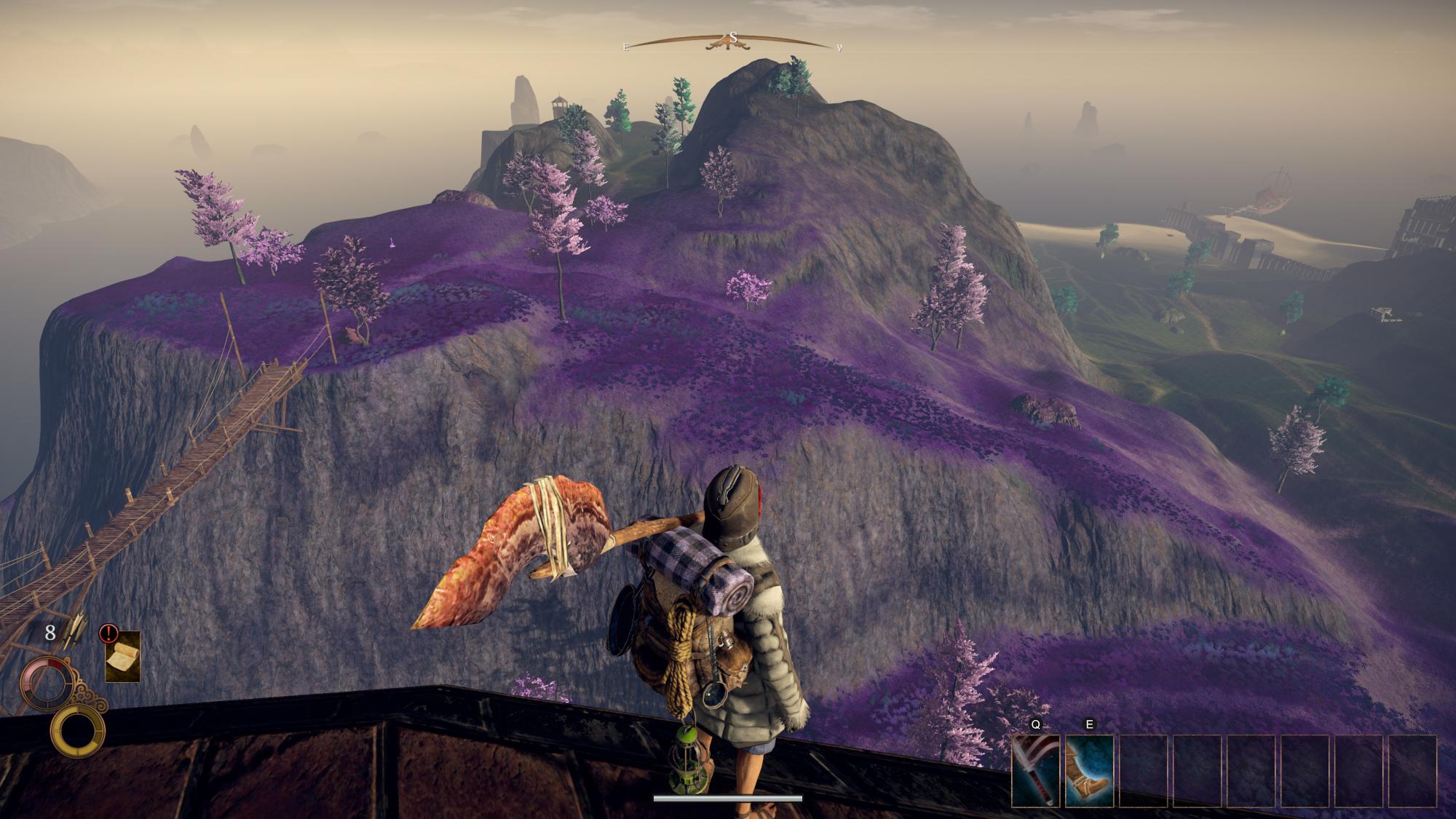Screen dimensions: 1456x819
Task: Click the S marker on the compass
Action: pos(733,38)
